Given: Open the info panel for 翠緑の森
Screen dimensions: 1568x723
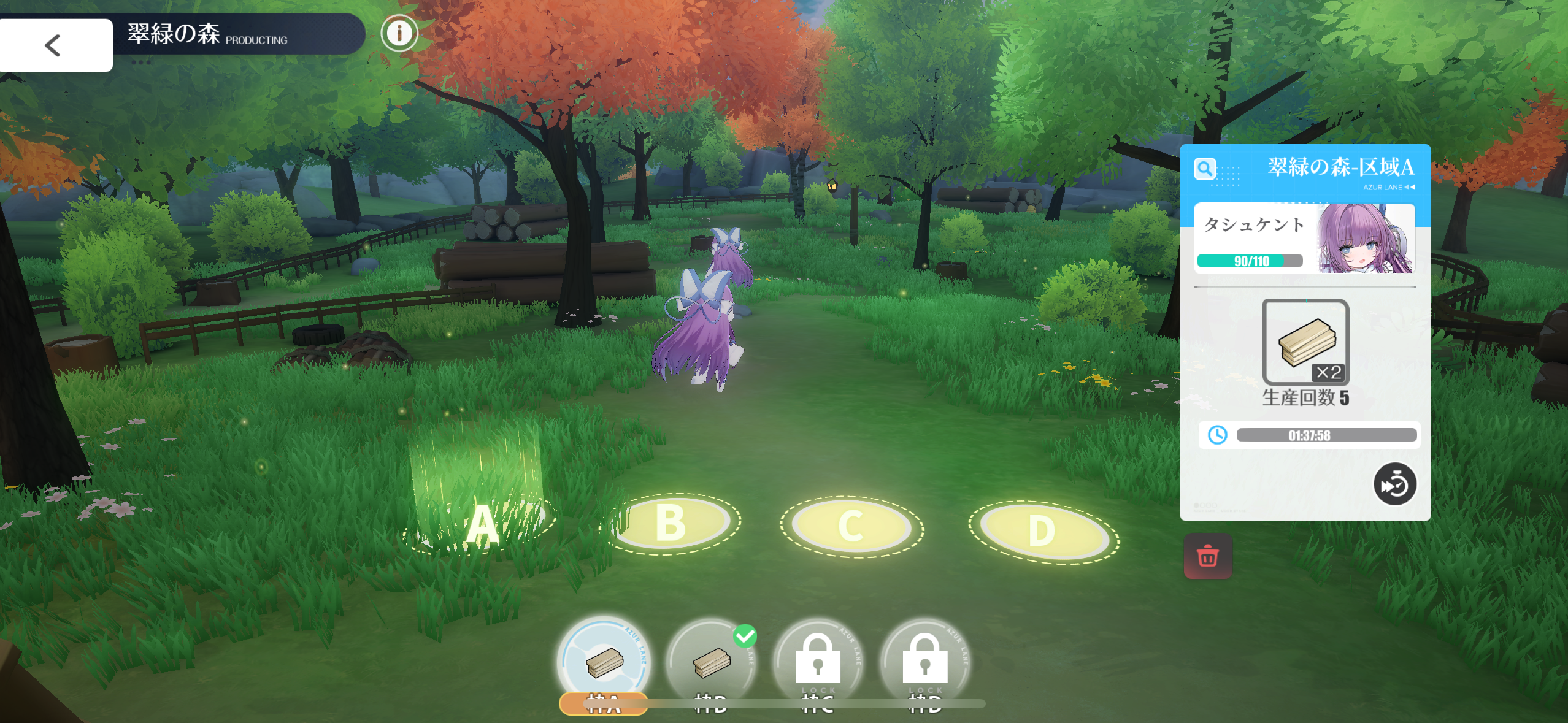Looking at the screenshot, I should (x=399, y=33).
